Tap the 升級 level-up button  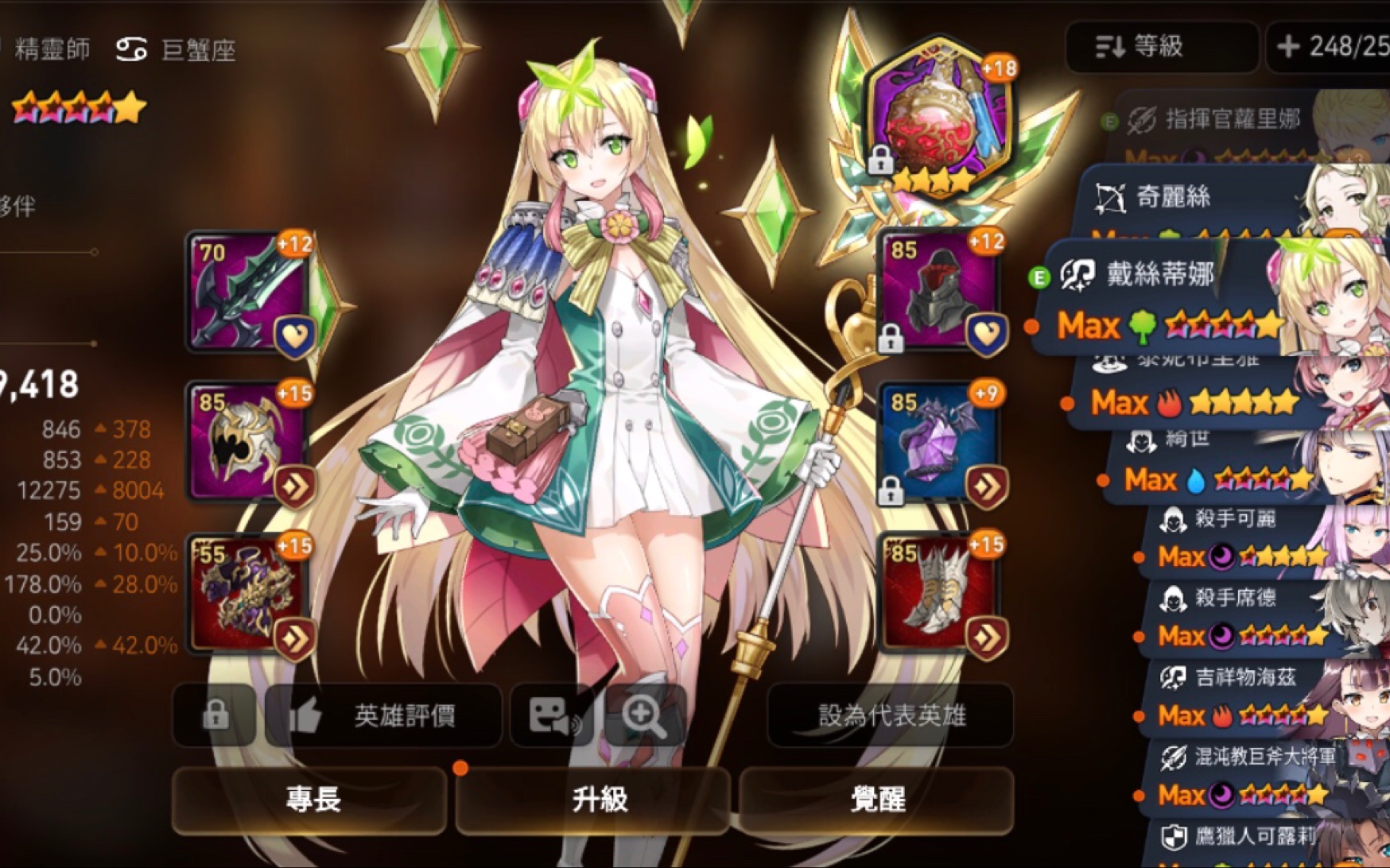point(593,799)
